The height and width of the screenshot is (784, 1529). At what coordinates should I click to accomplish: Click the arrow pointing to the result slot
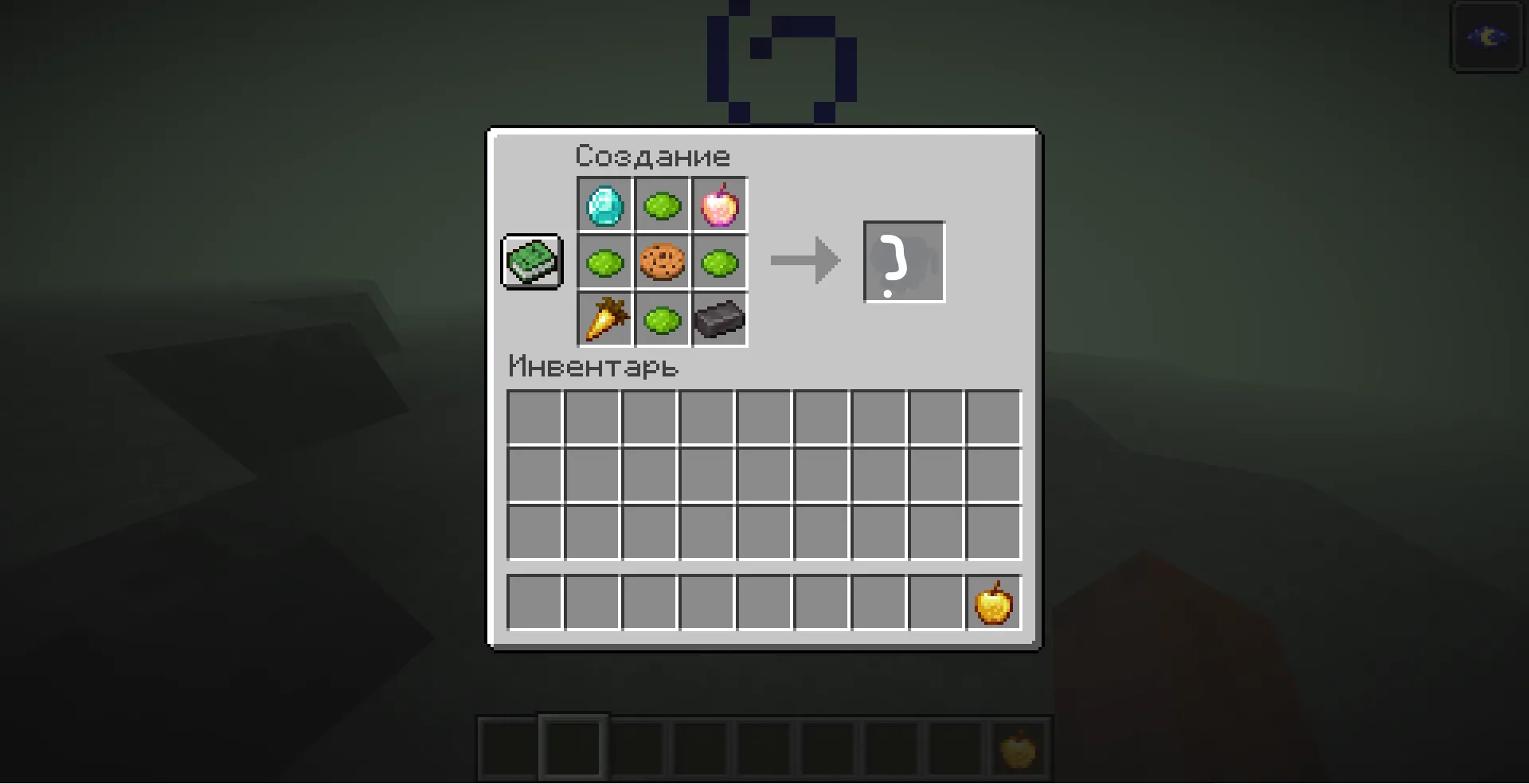(x=804, y=261)
